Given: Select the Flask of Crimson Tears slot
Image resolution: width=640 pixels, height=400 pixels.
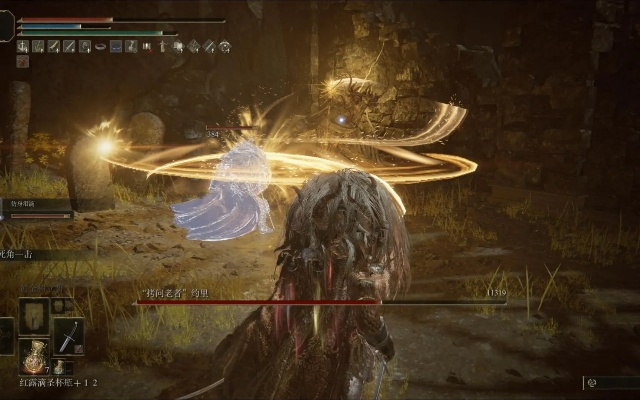Looking at the screenshot, I should 33,356.
